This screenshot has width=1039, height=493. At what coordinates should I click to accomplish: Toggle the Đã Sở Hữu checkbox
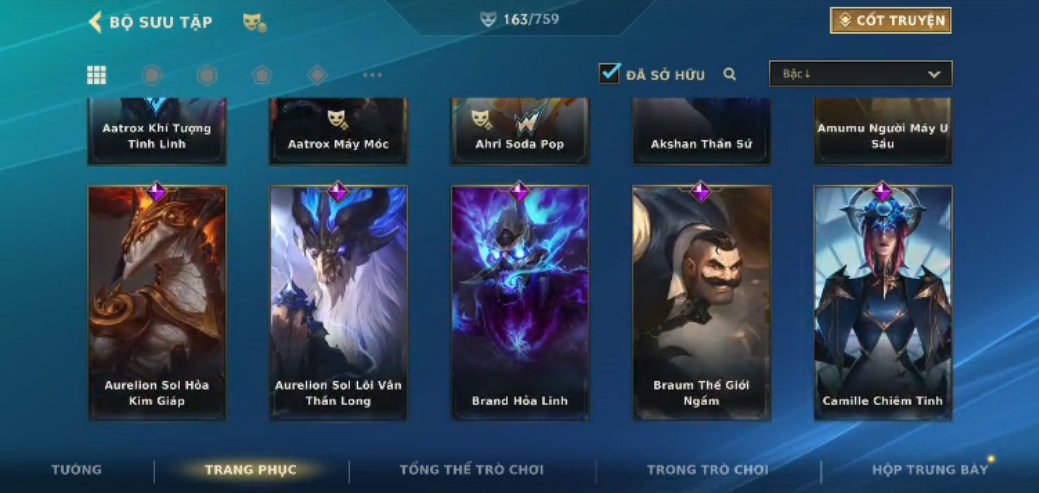(609, 74)
